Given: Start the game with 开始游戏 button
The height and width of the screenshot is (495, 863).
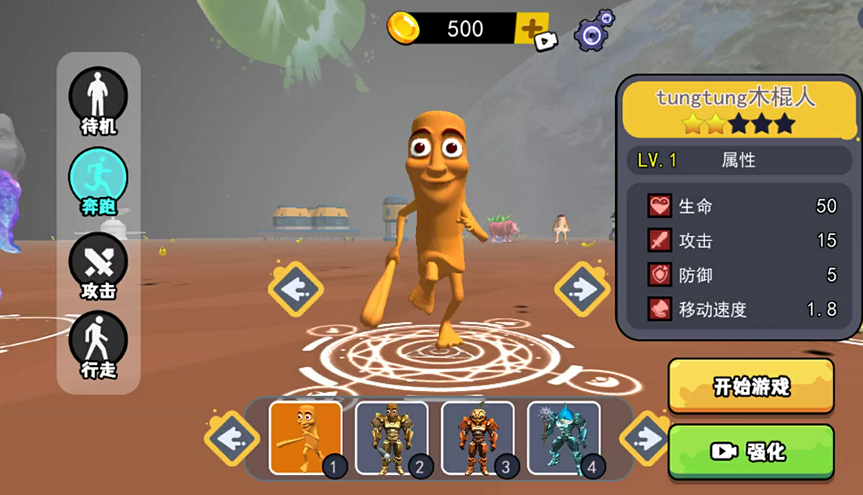Looking at the screenshot, I should pyautogui.click(x=750, y=386).
